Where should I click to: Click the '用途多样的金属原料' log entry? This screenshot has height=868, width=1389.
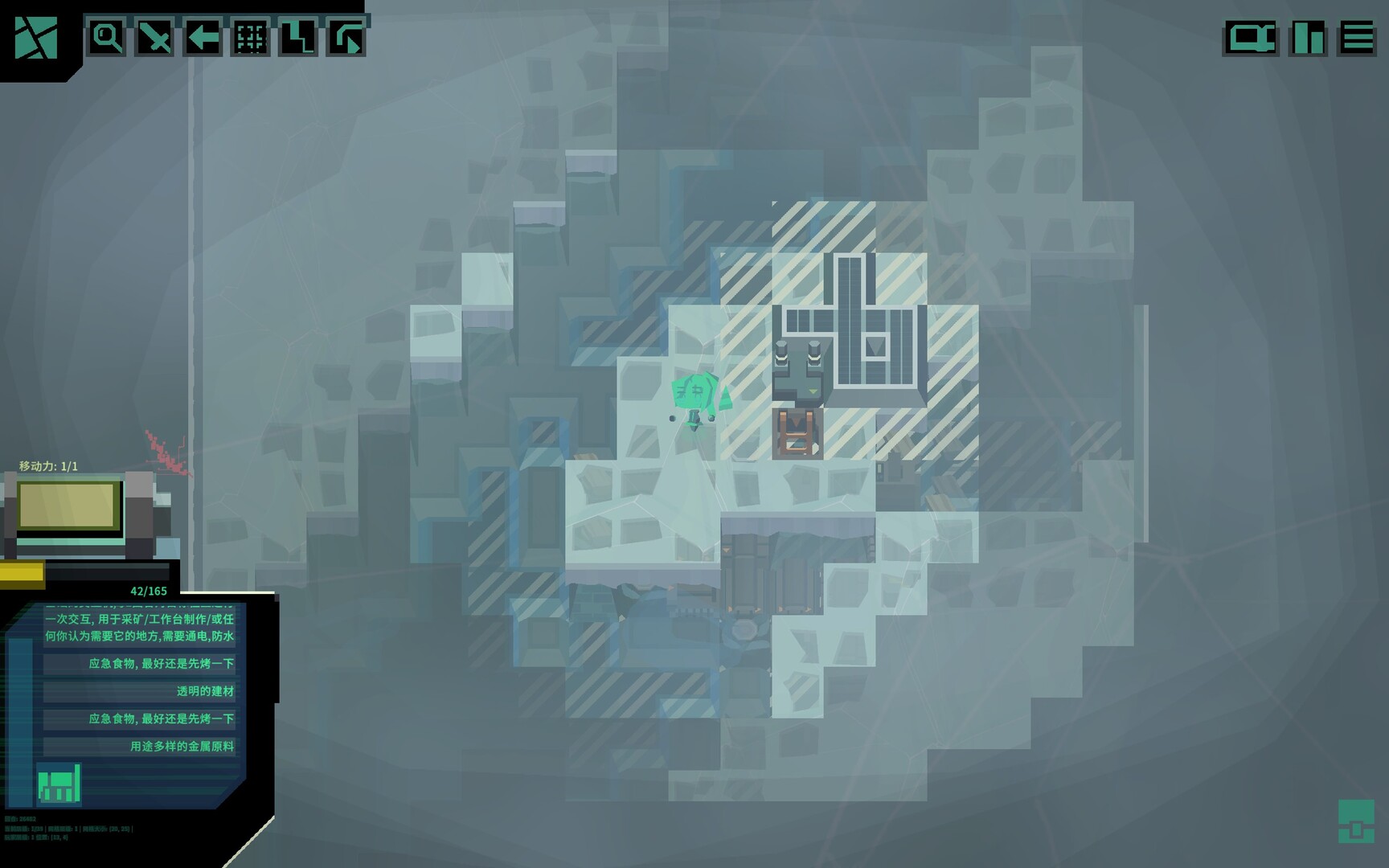point(181,747)
